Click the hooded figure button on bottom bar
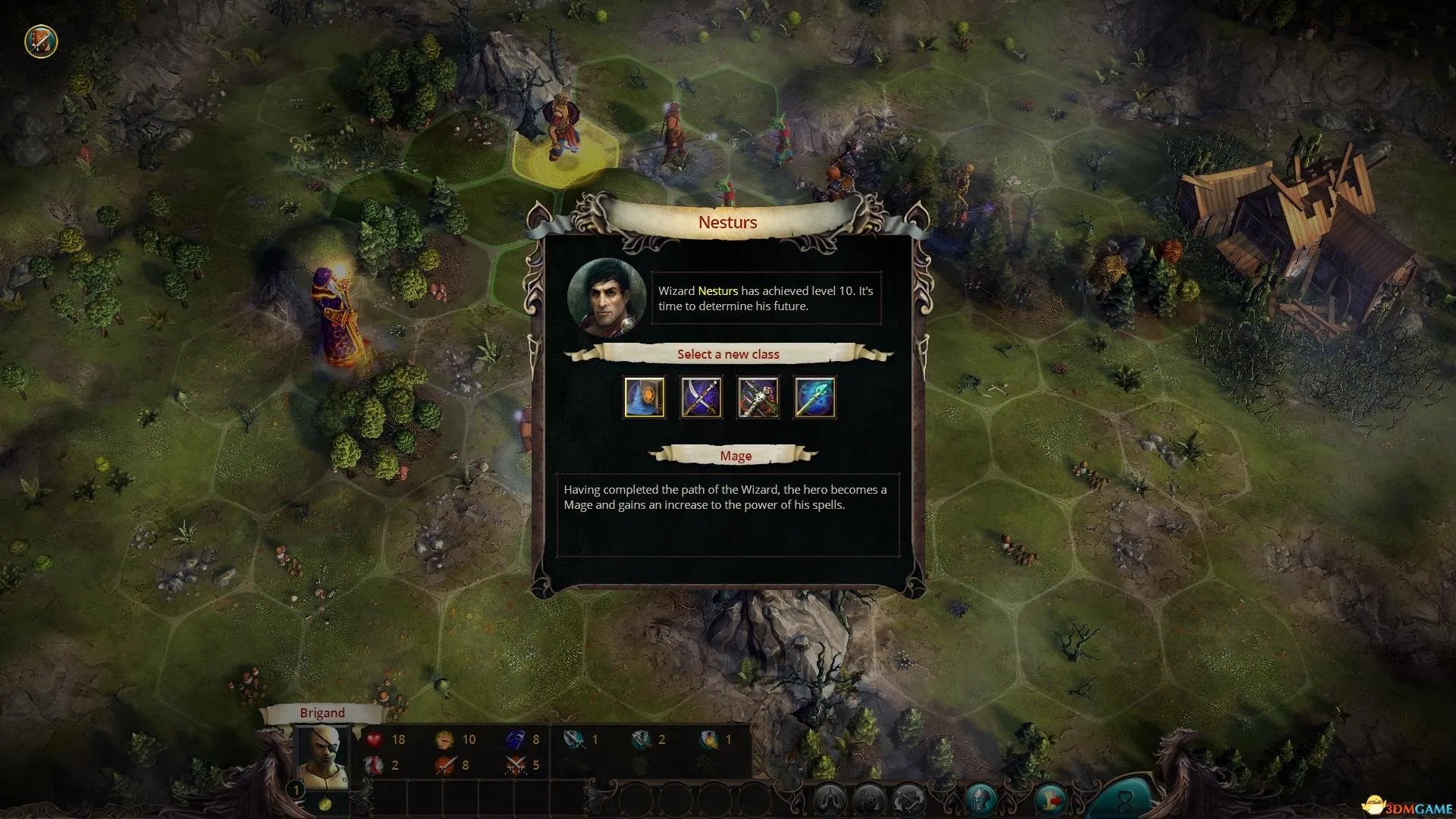Image resolution: width=1456 pixels, height=819 pixels. [830, 799]
